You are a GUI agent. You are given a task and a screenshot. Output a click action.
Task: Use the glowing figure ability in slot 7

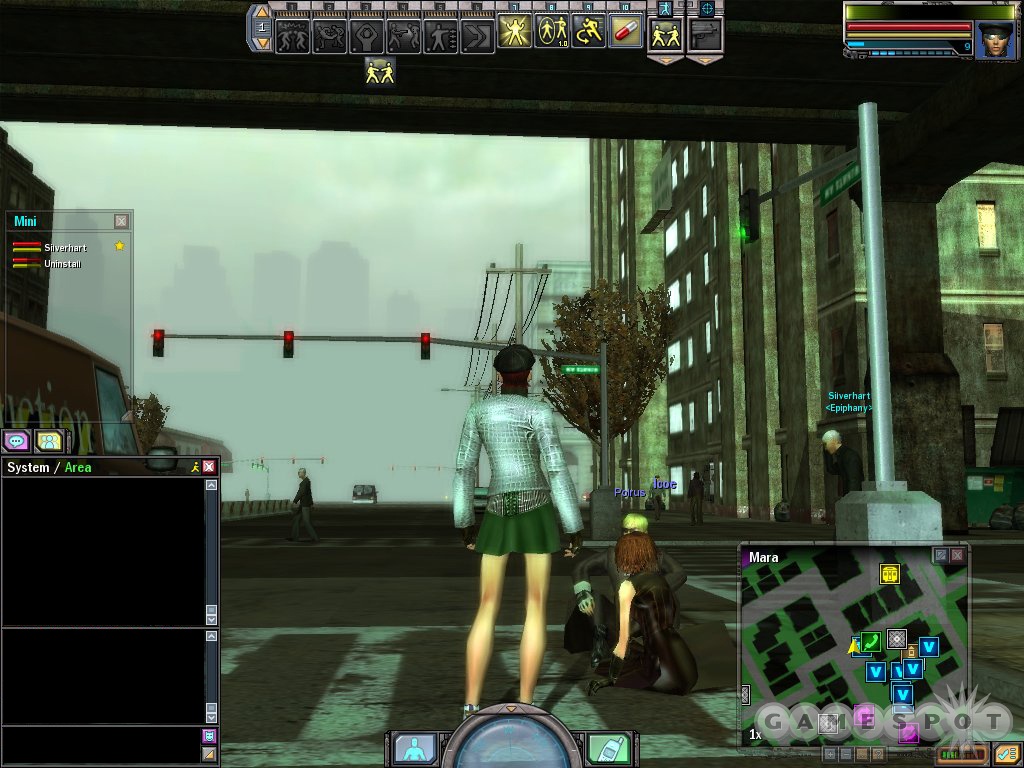pos(514,33)
